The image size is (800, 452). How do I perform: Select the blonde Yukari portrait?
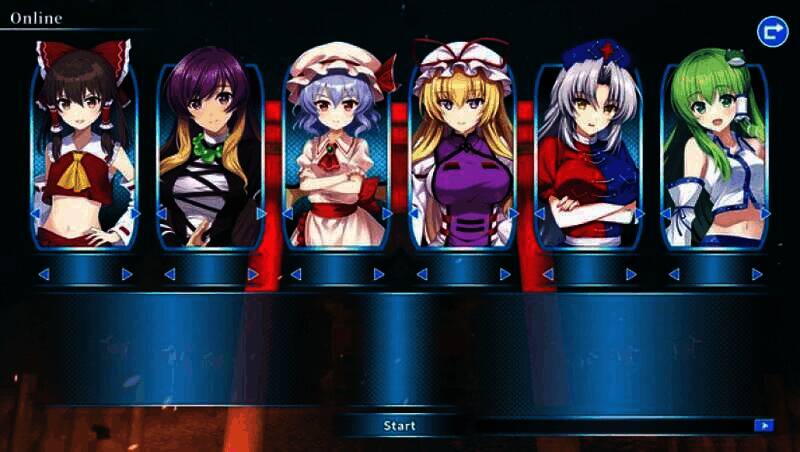coord(462,150)
